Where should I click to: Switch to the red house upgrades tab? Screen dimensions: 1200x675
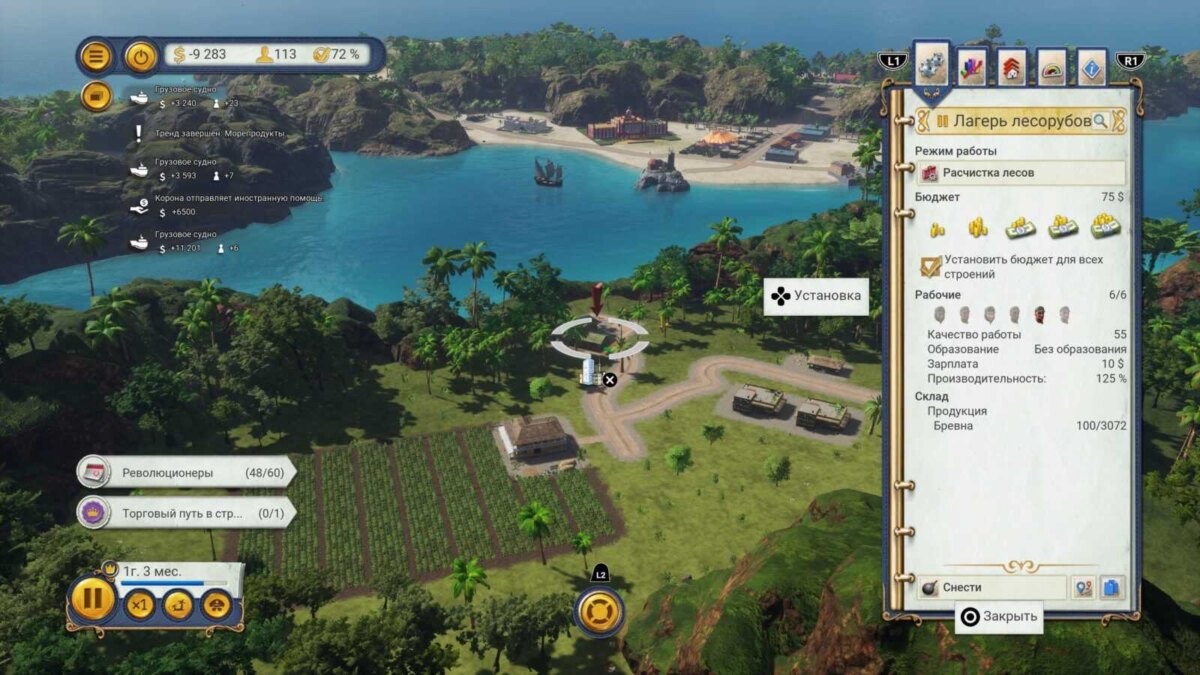click(1012, 67)
